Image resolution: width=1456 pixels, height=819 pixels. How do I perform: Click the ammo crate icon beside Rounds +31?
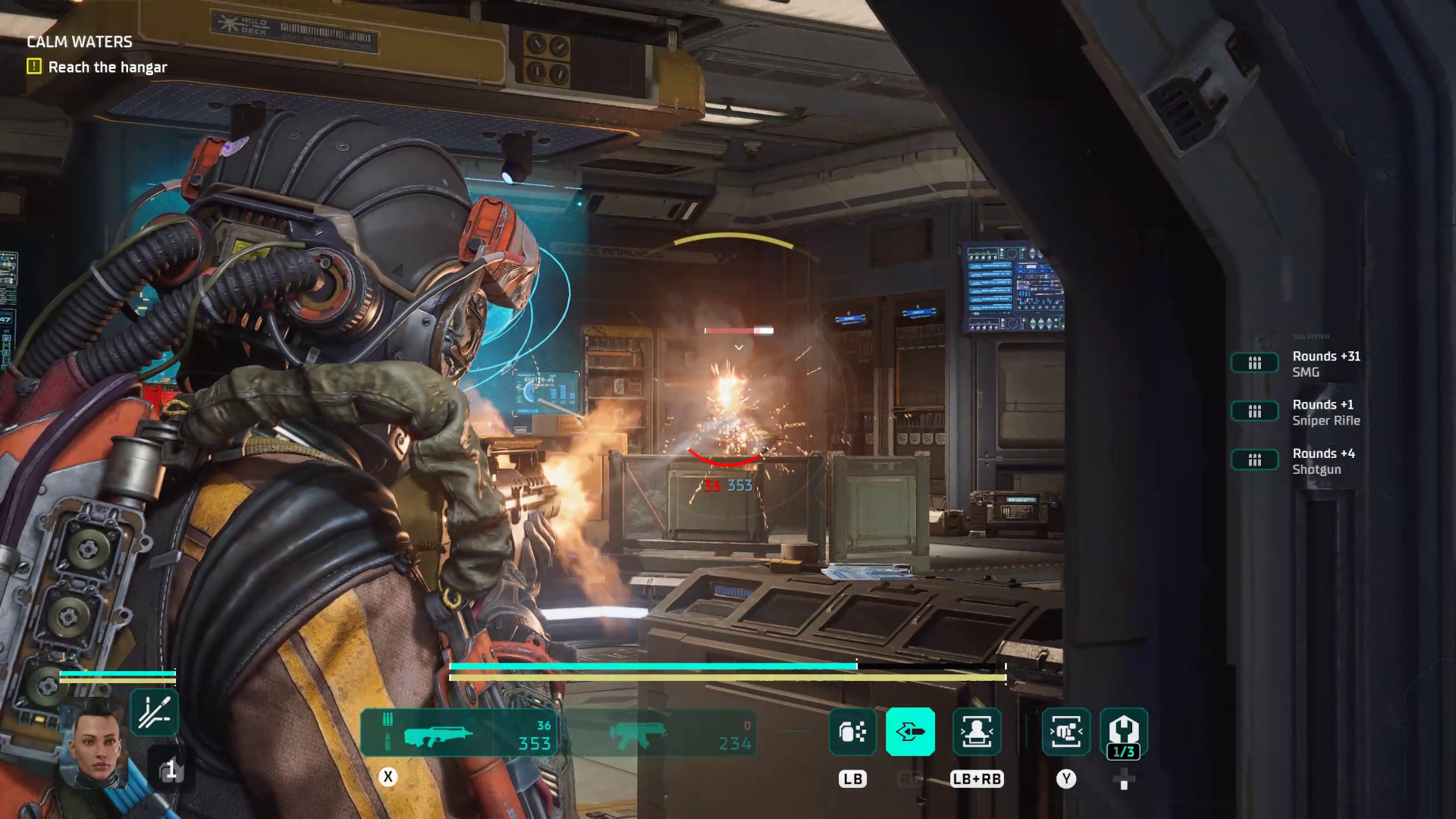[x=1255, y=362]
